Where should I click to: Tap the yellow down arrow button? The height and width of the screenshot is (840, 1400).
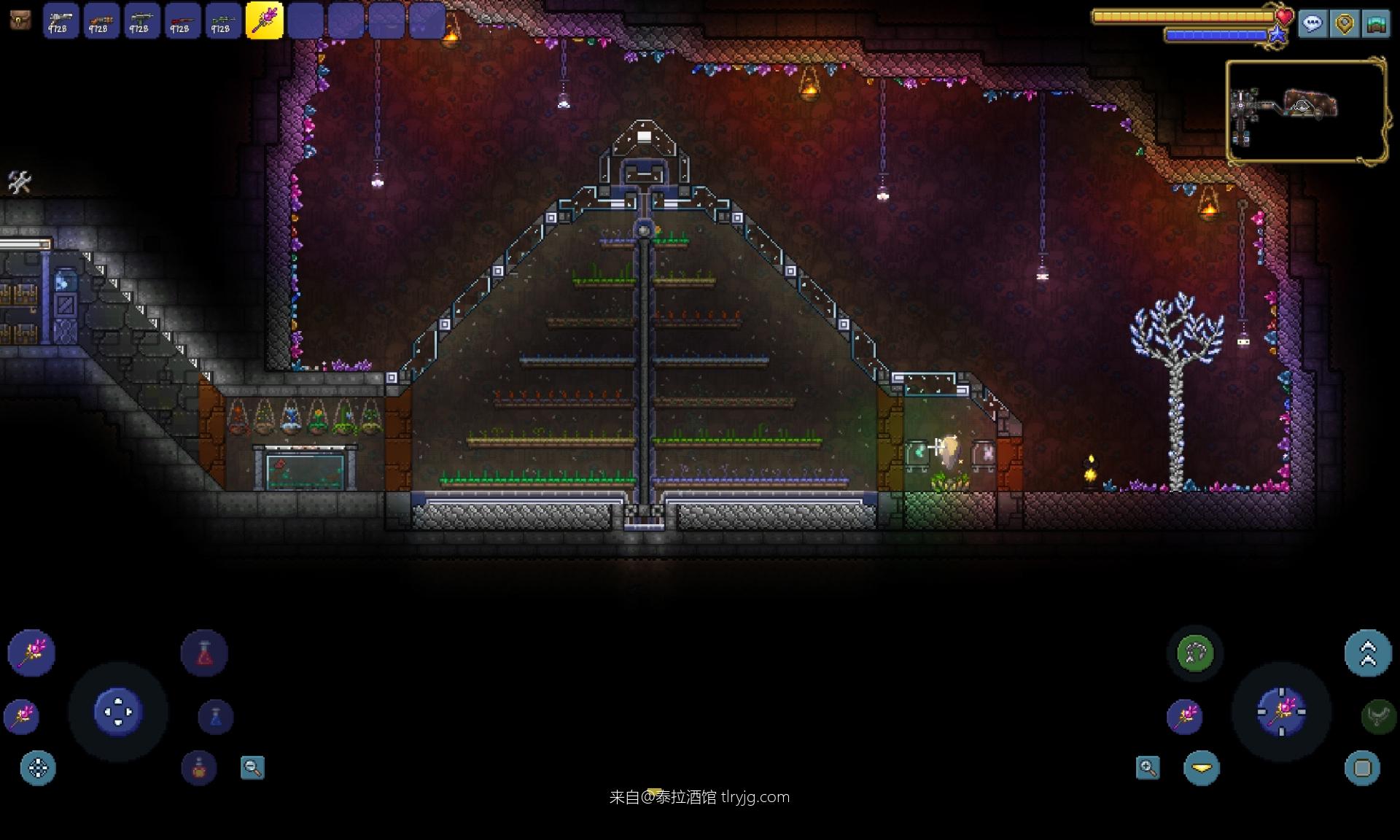coord(1202,768)
